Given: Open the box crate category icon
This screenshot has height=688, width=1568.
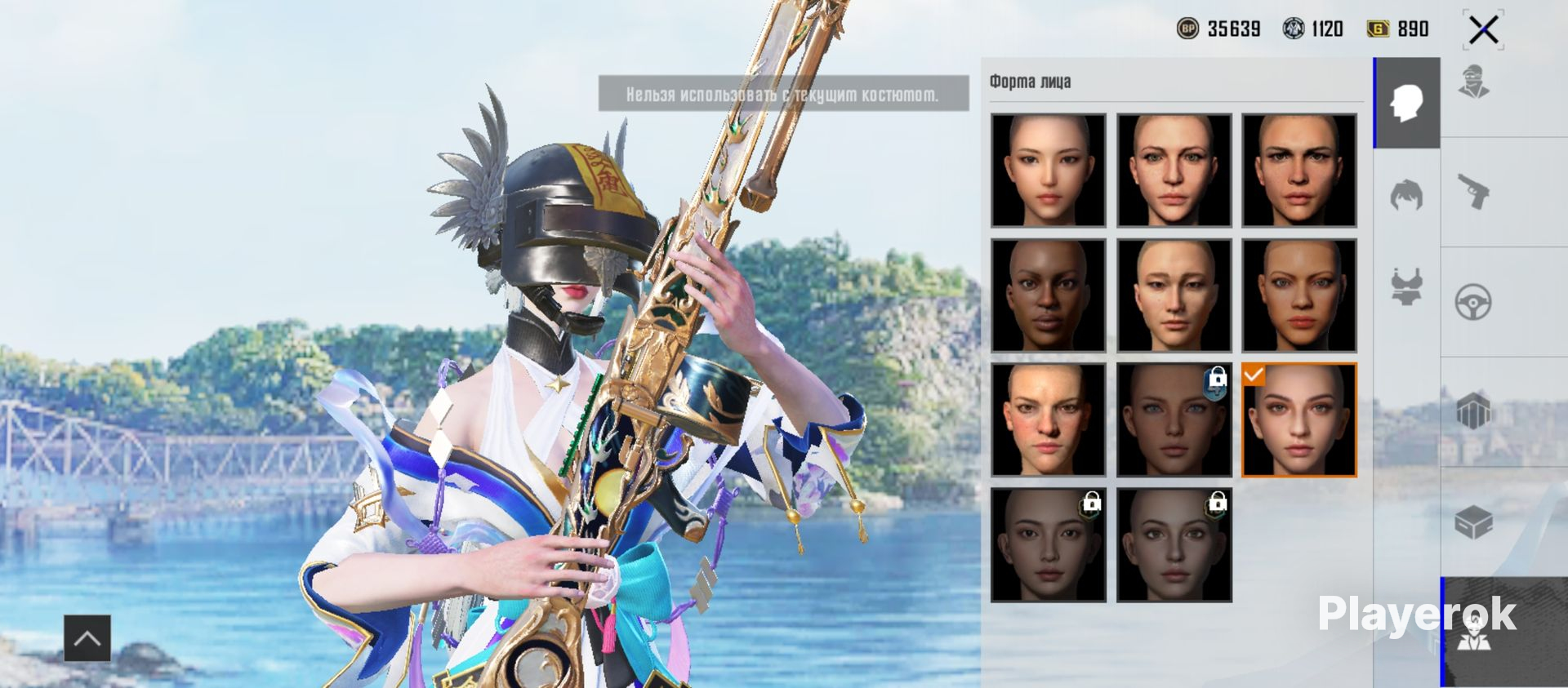Looking at the screenshot, I should (x=1474, y=522).
